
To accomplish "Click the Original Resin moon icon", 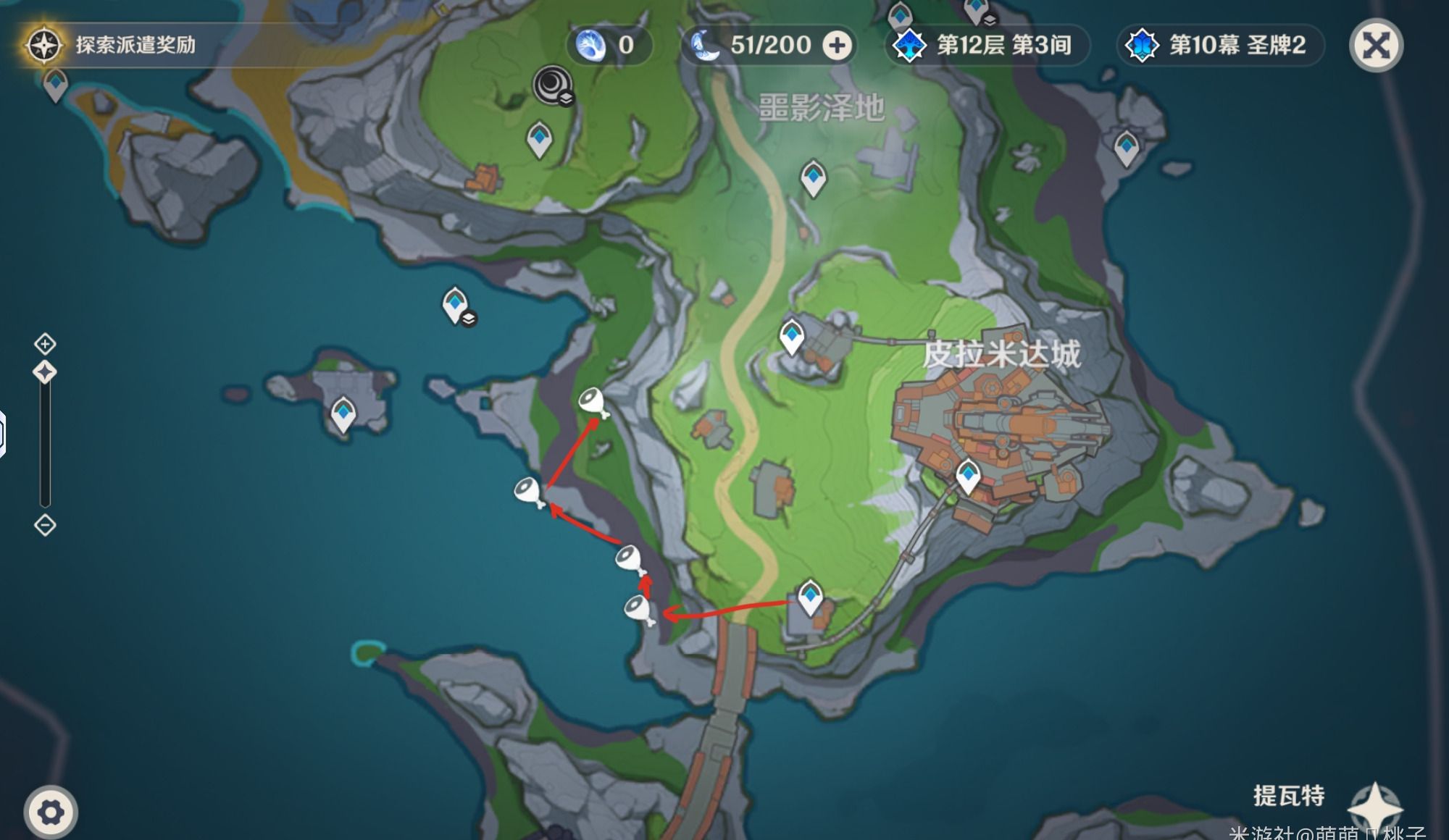I will pos(705,46).
